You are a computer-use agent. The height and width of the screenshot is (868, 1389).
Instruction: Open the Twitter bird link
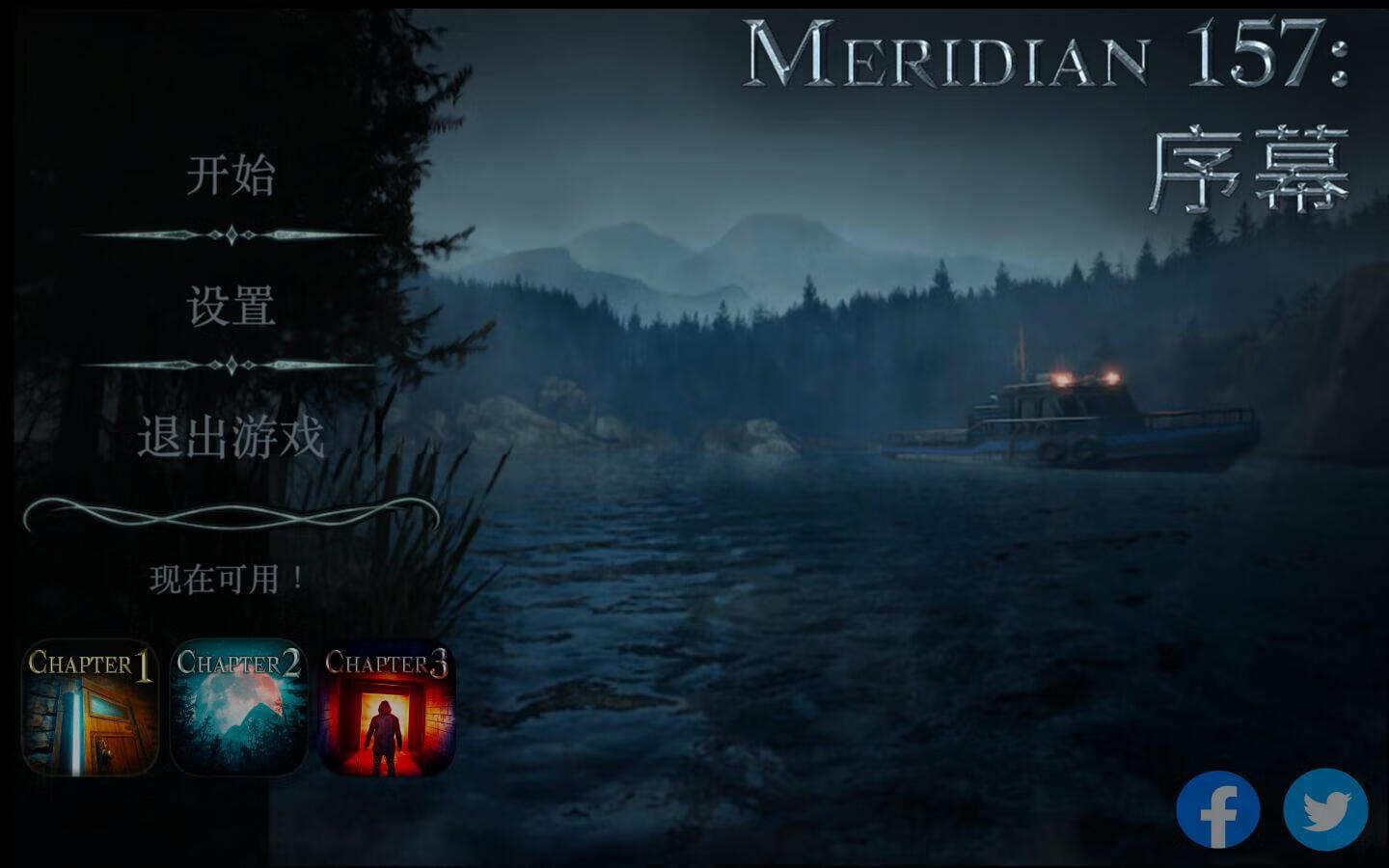(x=1325, y=810)
